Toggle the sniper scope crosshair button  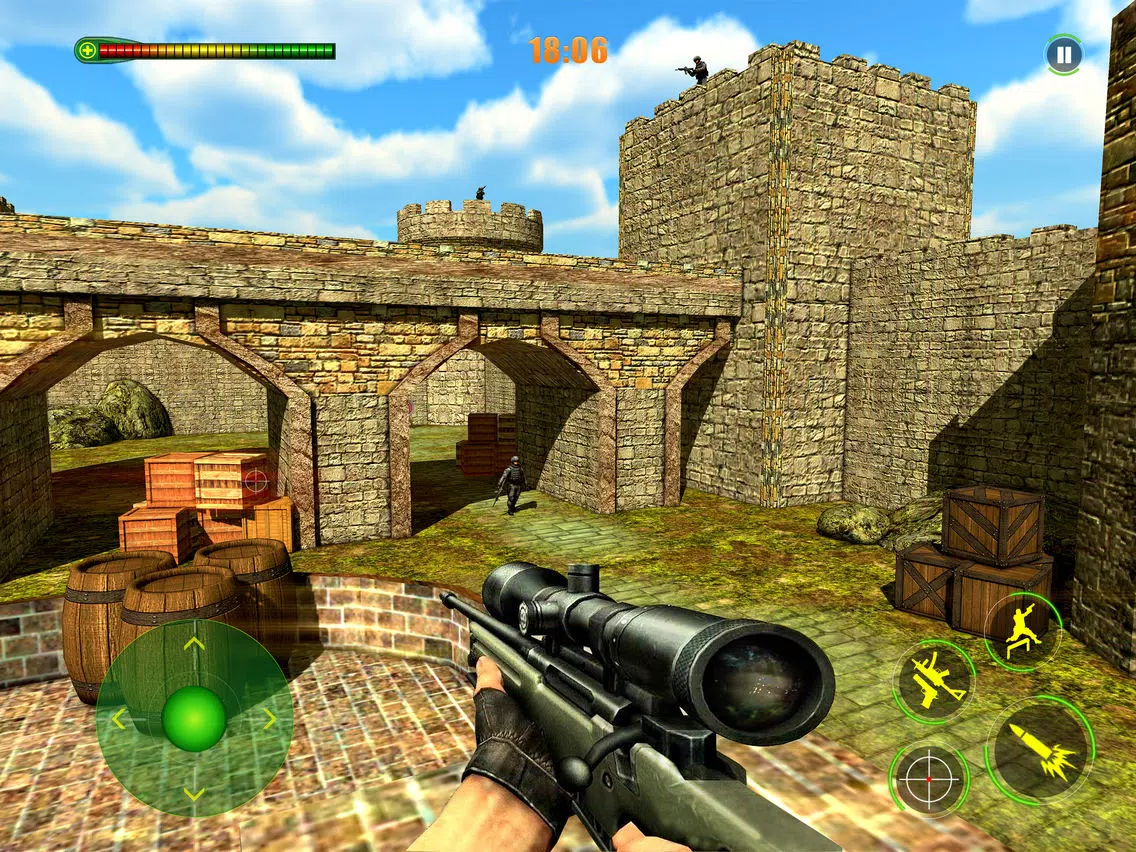pos(929,779)
